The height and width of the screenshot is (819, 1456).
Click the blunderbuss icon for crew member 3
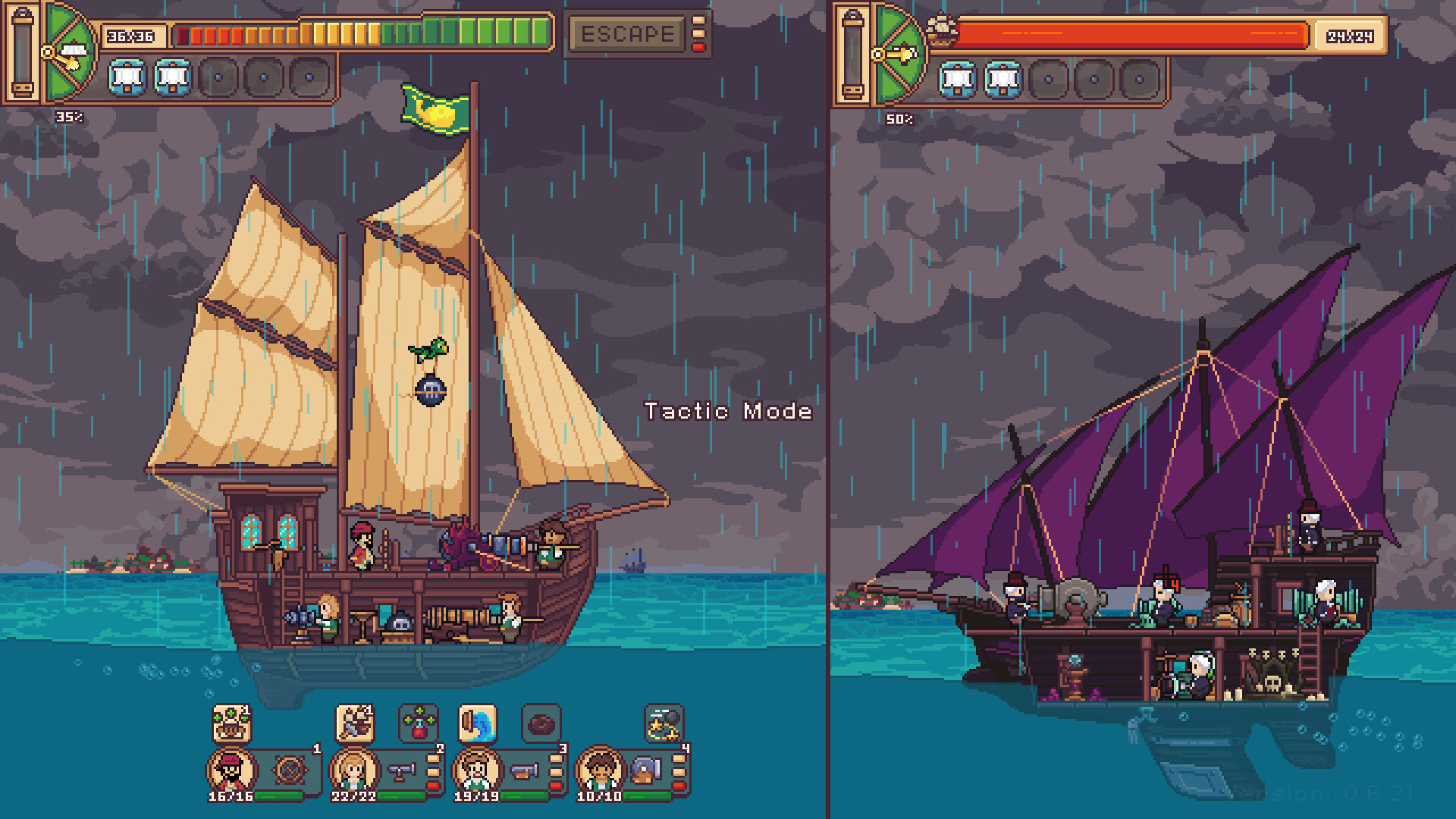point(523,771)
